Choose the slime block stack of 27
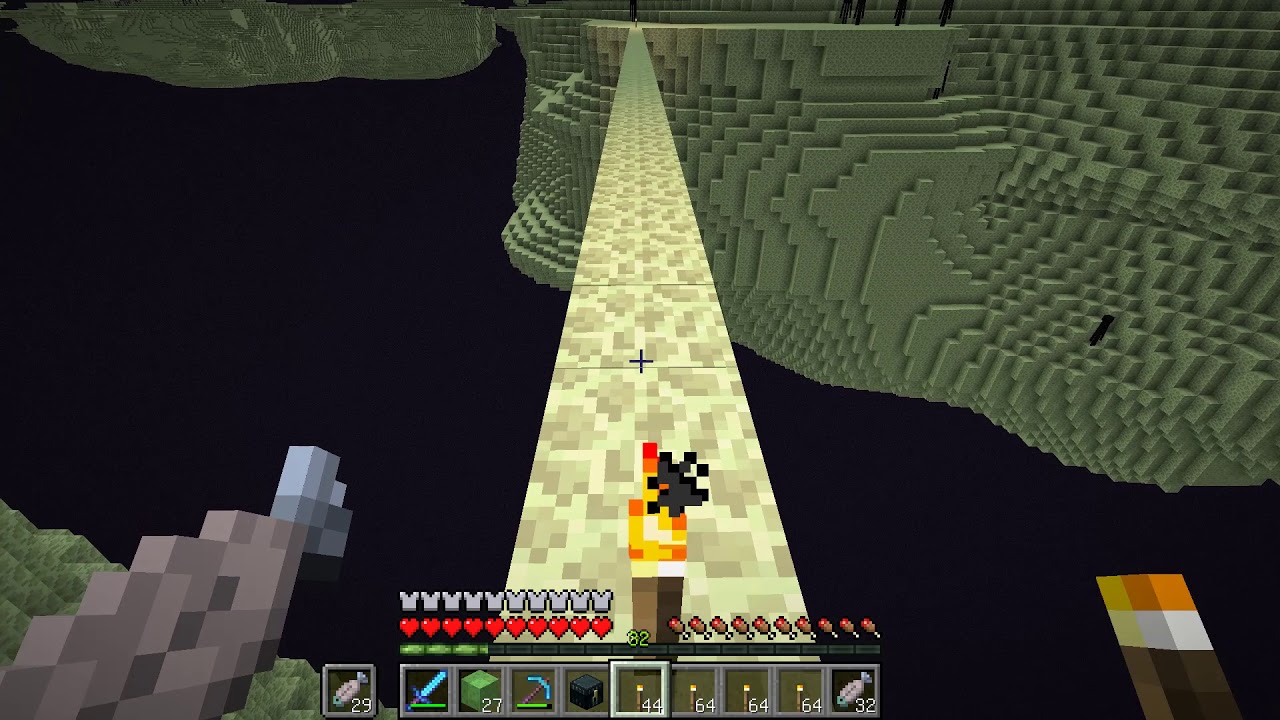 [x=480, y=691]
